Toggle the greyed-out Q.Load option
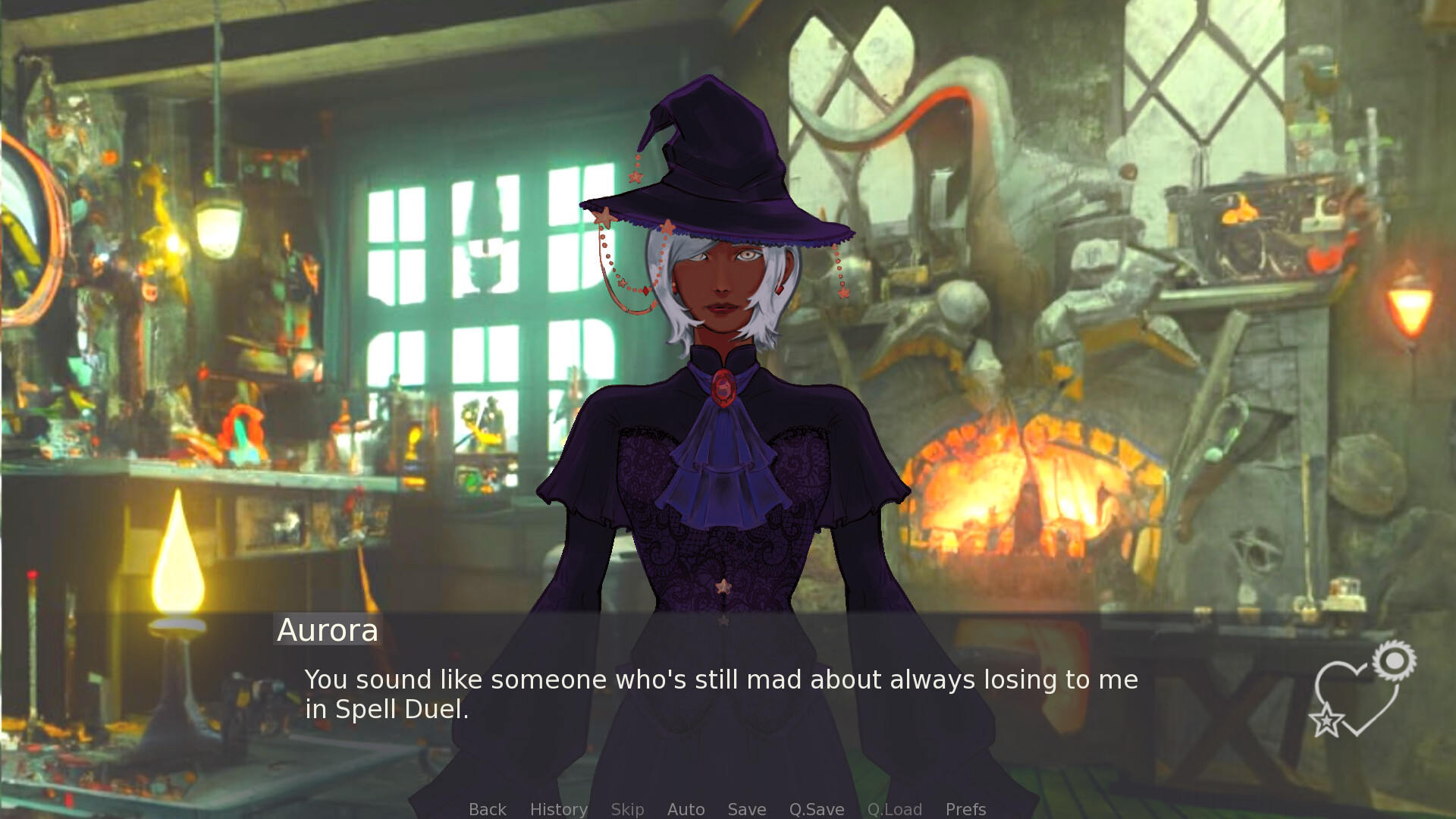The image size is (1456, 819). (895, 809)
